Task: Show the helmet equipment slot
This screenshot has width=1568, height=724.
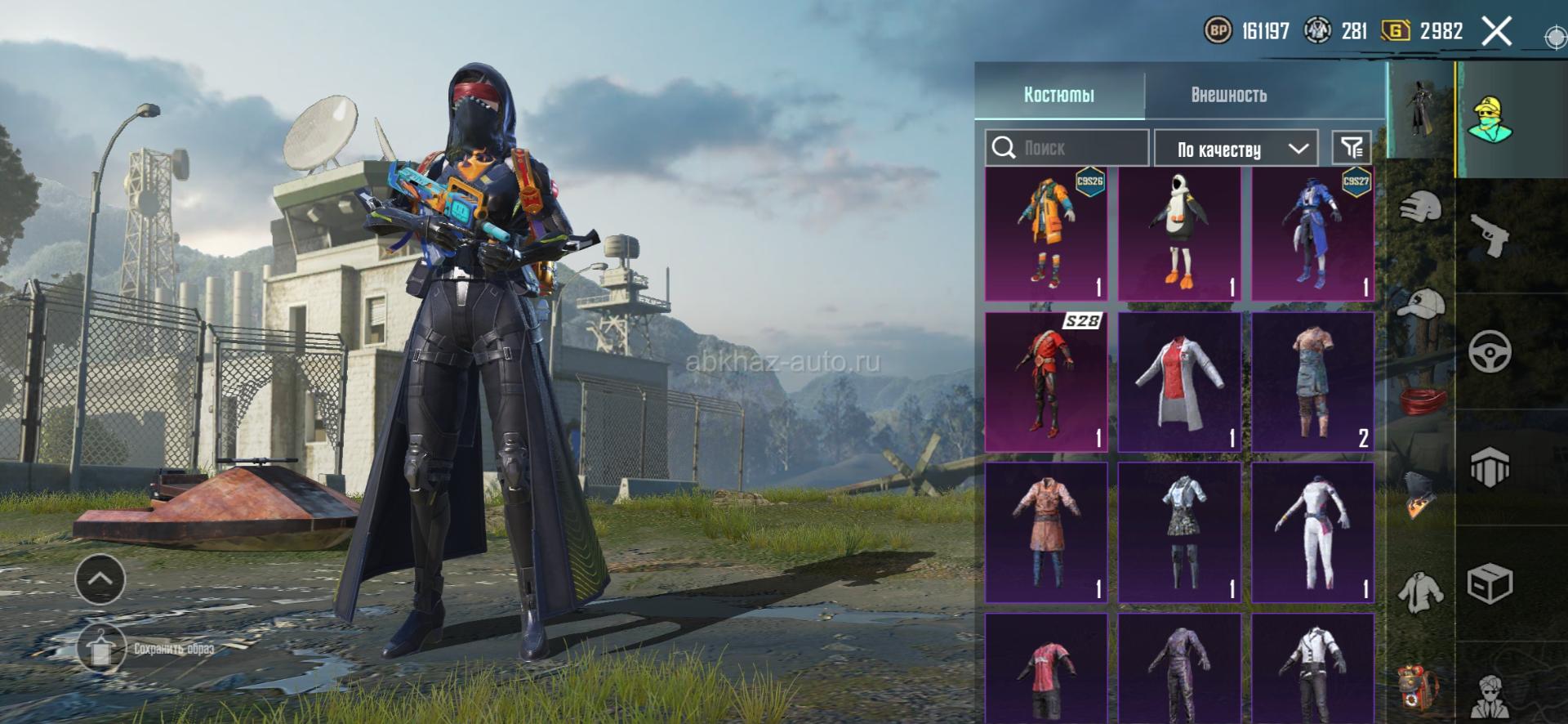Action: point(1421,206)
